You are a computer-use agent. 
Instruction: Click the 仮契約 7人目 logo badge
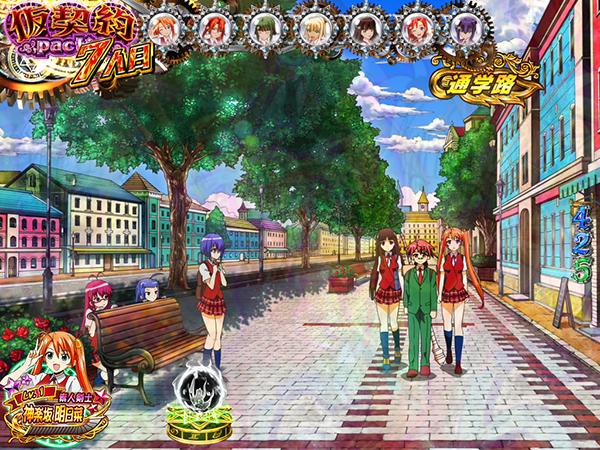click(75, 44)
